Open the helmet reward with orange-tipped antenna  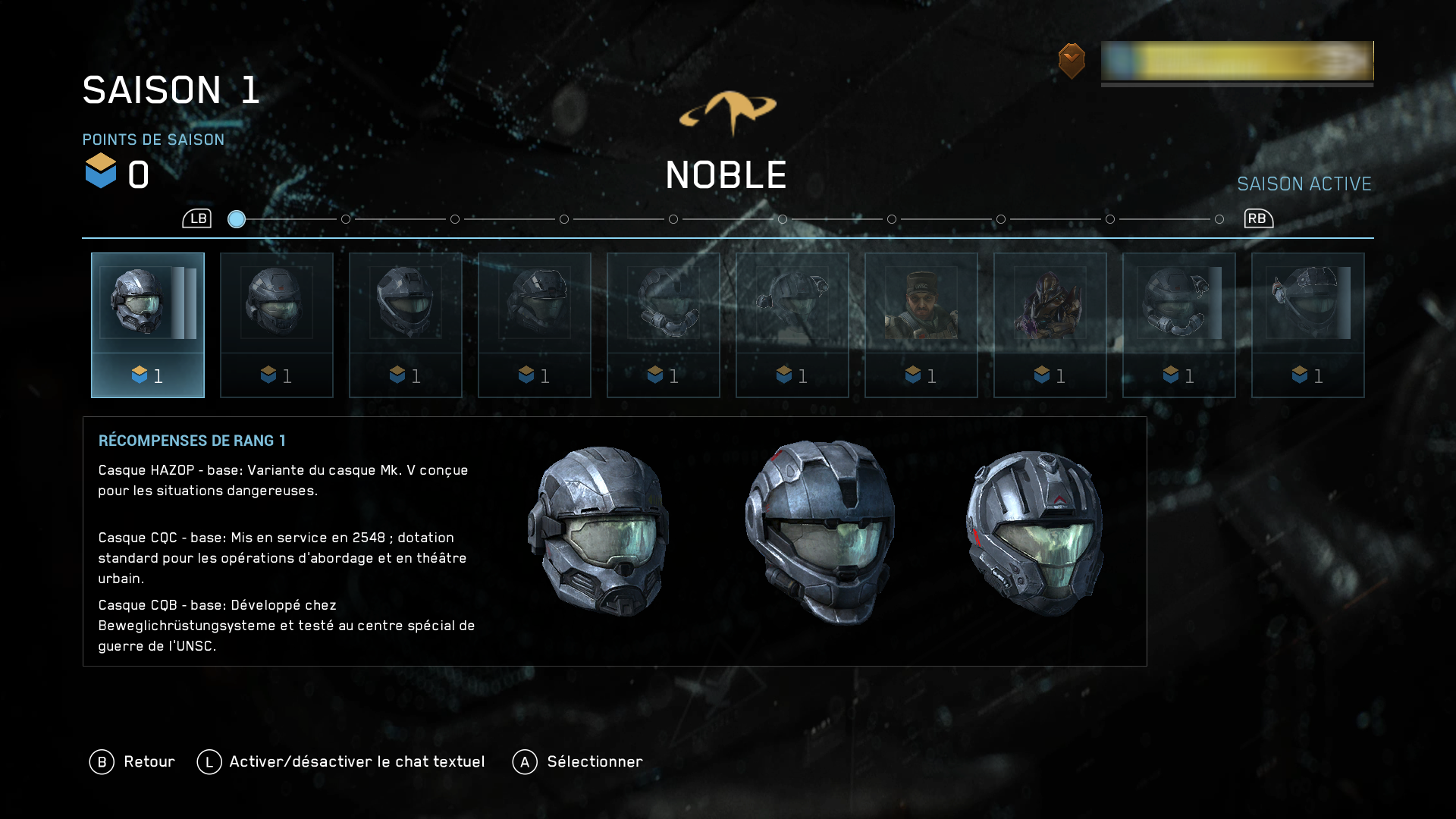point(1308,325)
